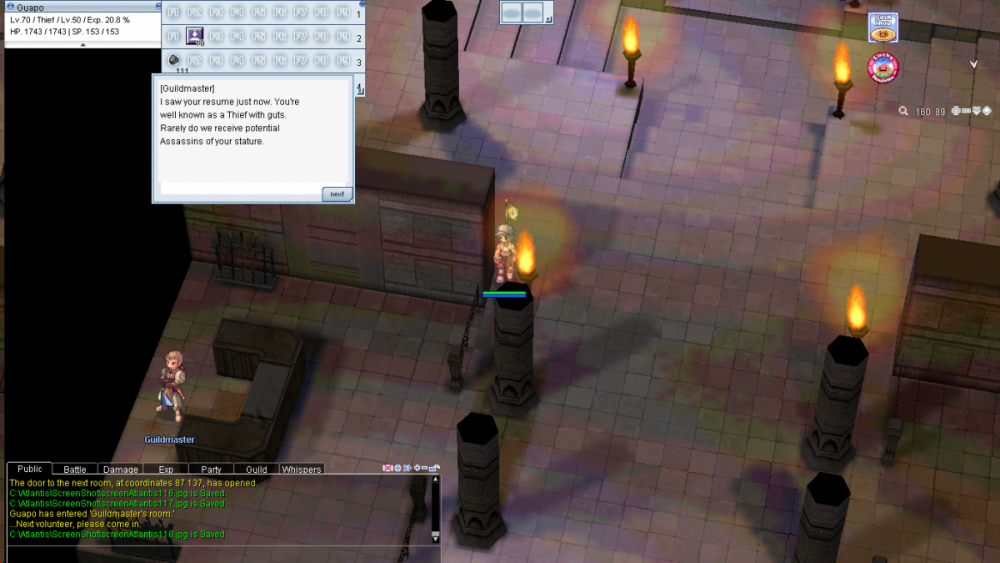
Task: Switch to the Party chat tab
Action: 211,469
